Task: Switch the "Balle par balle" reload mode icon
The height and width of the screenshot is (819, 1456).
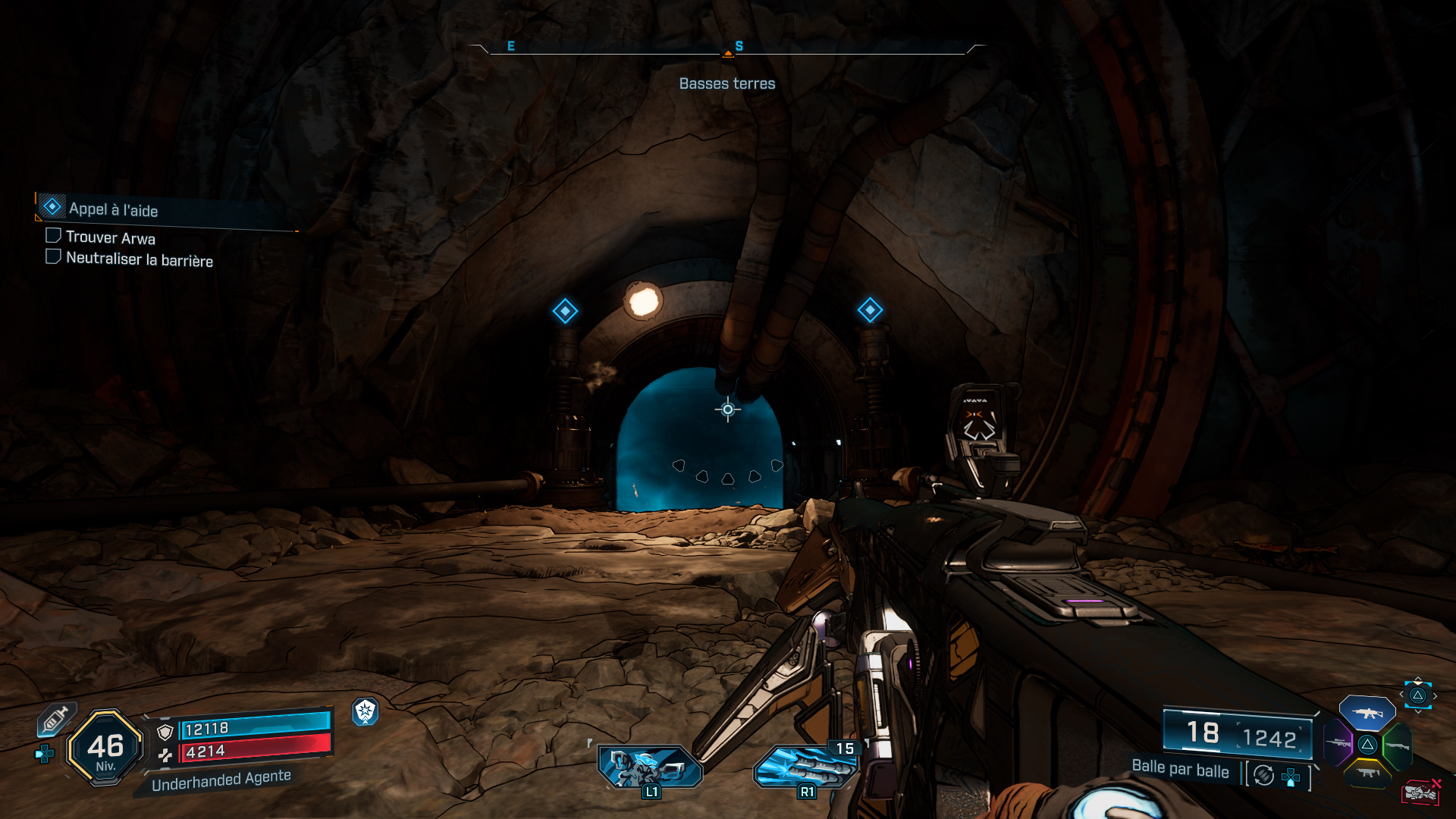Action: pos(1263,775)
